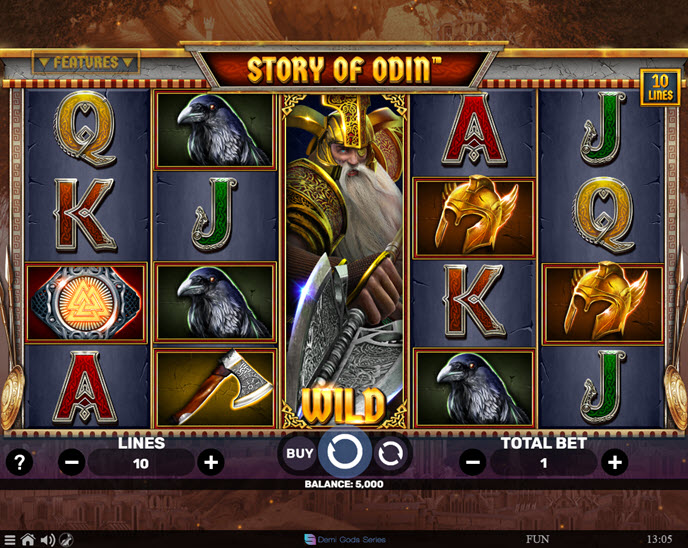Toggle the sound speaker icon
The image size is (688, 548).
[47, 540]
